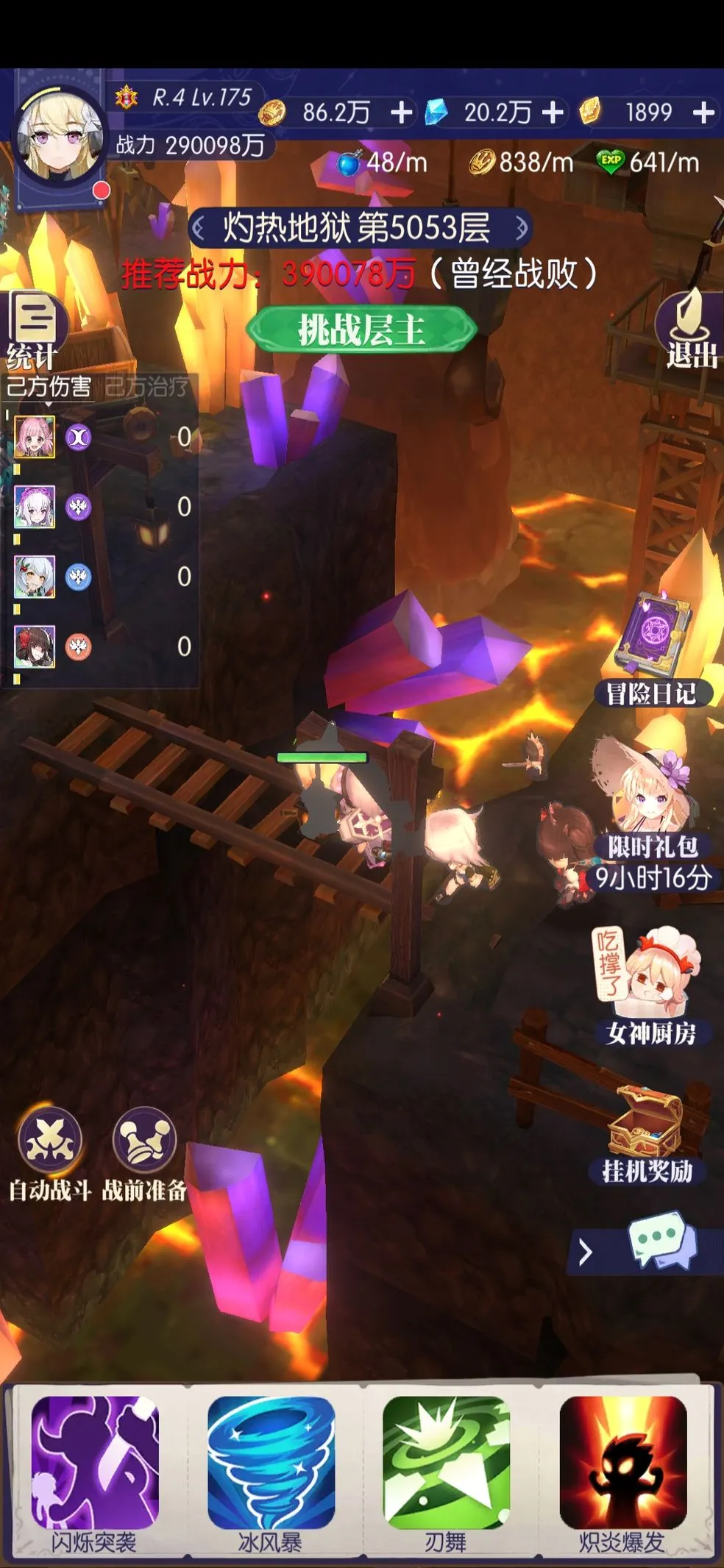Go to the previous floor arrow

pyautogui.click(x=199, y=229)
